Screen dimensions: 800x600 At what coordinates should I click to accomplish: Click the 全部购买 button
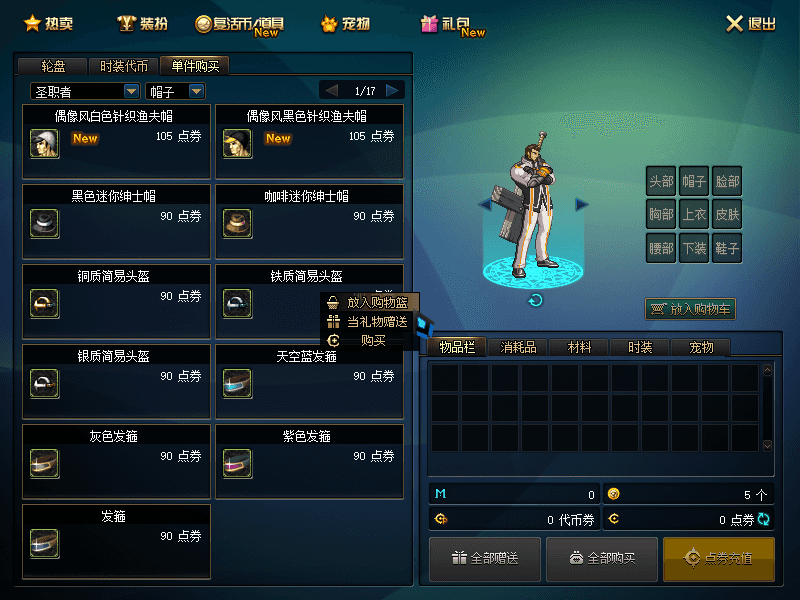(x=602, y=558)
